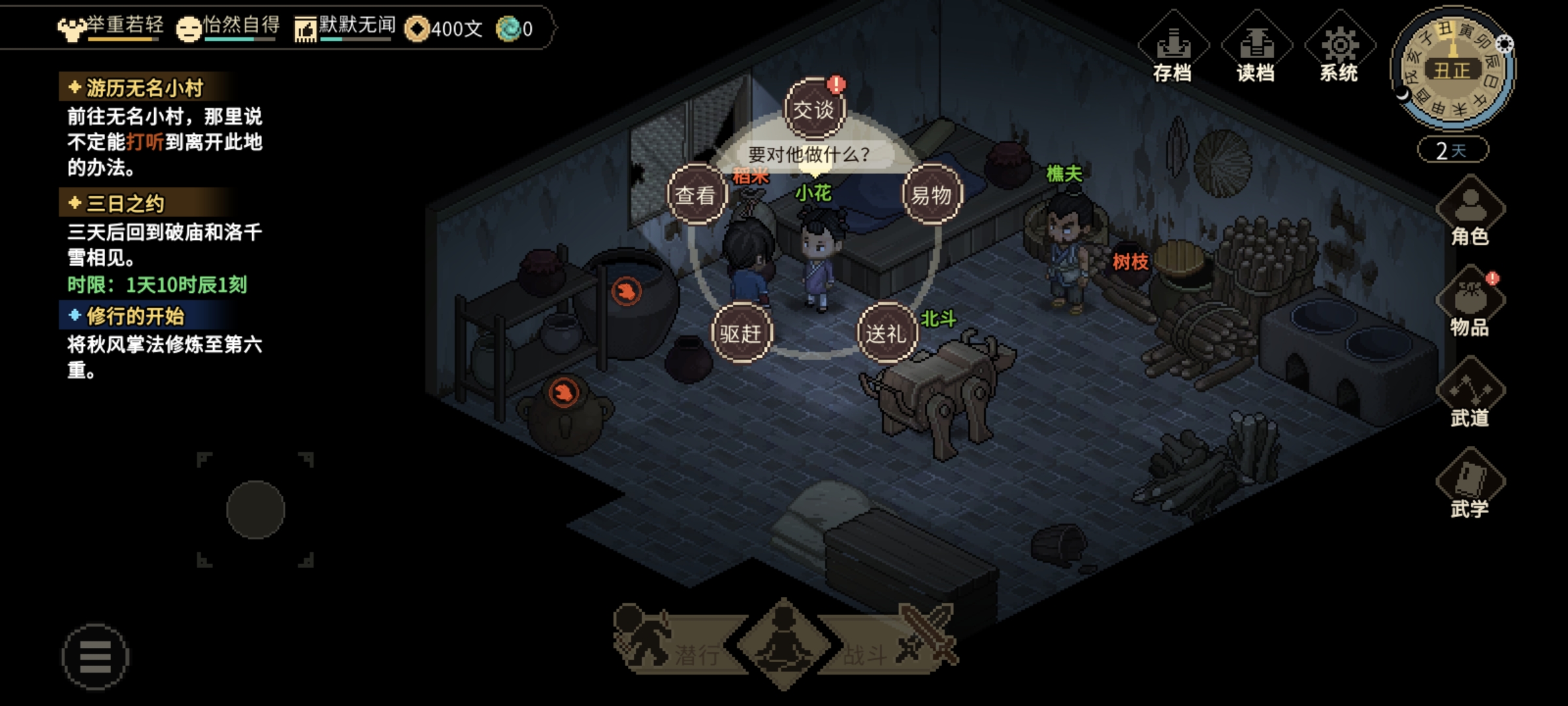Open the 物品 inventory bag
The height and width of the screenshot is (706, 1568).
click(x=1470, y=303)
